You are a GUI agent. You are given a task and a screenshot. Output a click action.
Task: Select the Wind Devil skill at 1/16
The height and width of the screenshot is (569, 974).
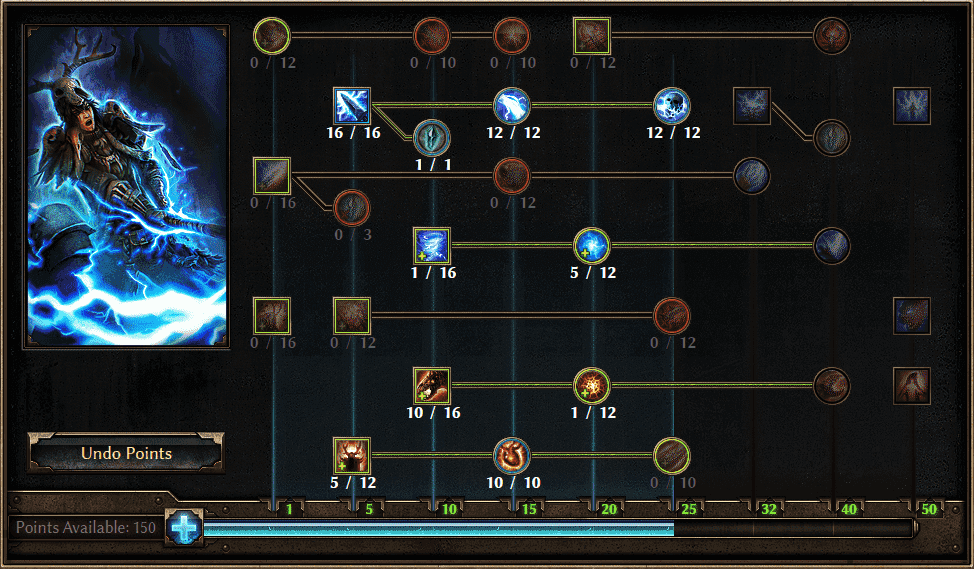click(x=432, y=245)
